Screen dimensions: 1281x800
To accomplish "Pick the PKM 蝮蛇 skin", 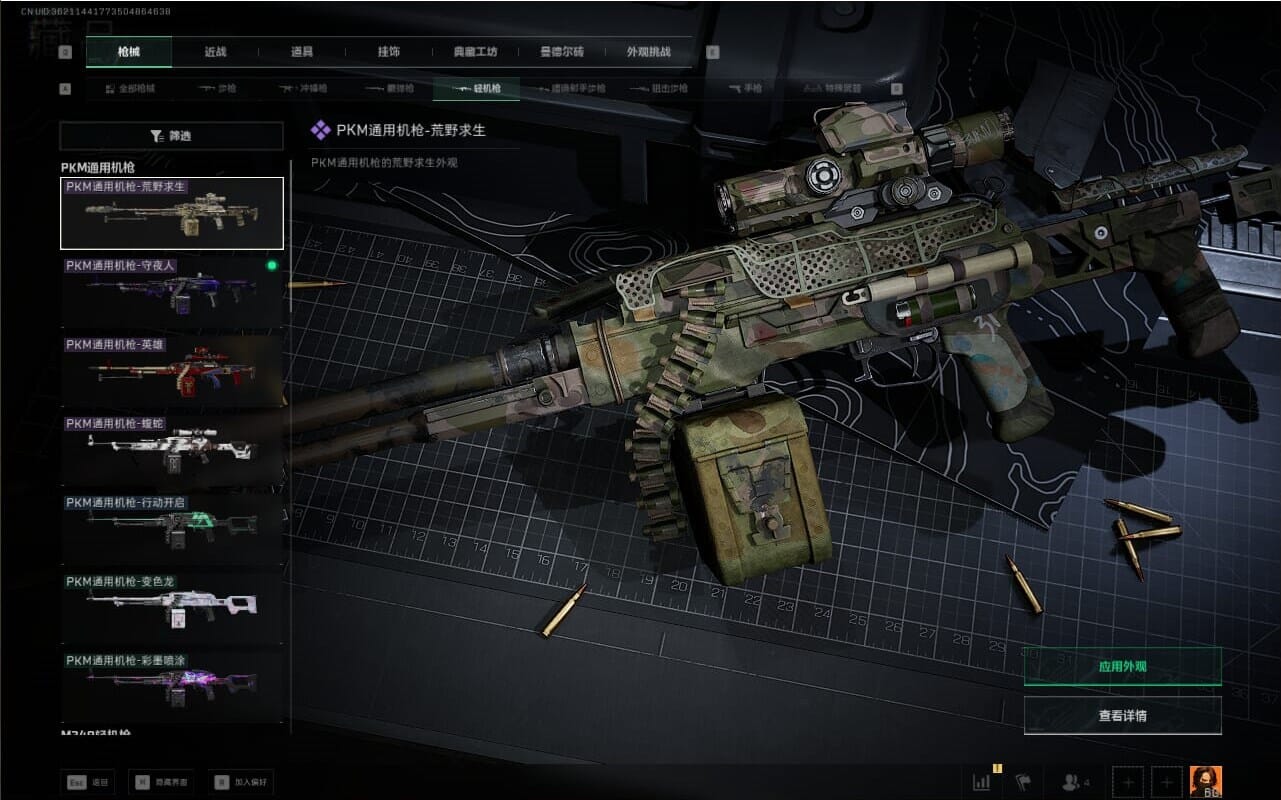I will pos(171,450).
